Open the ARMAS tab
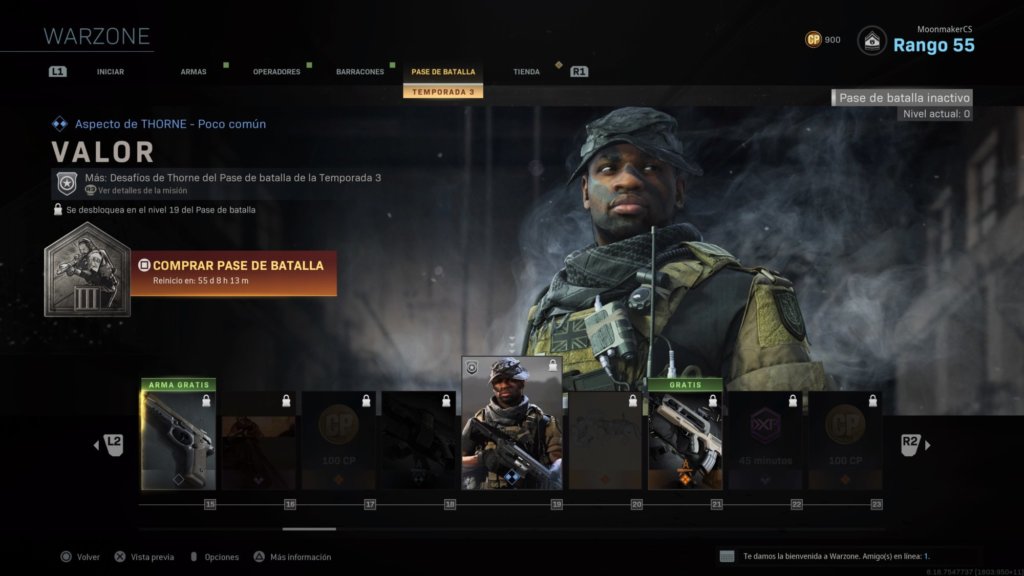 click(x=193, y=72)
